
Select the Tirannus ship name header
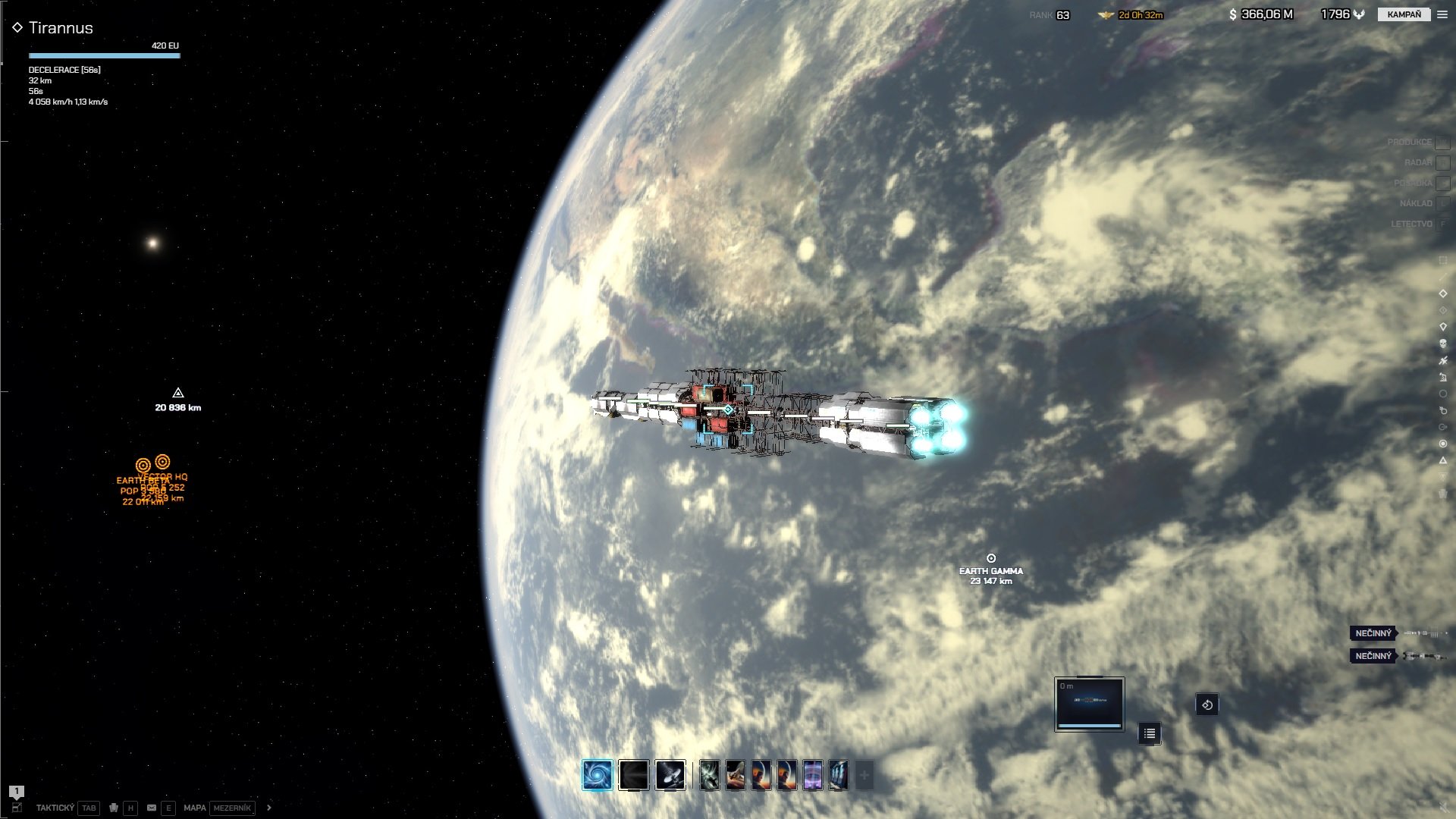tap(61, 28)
